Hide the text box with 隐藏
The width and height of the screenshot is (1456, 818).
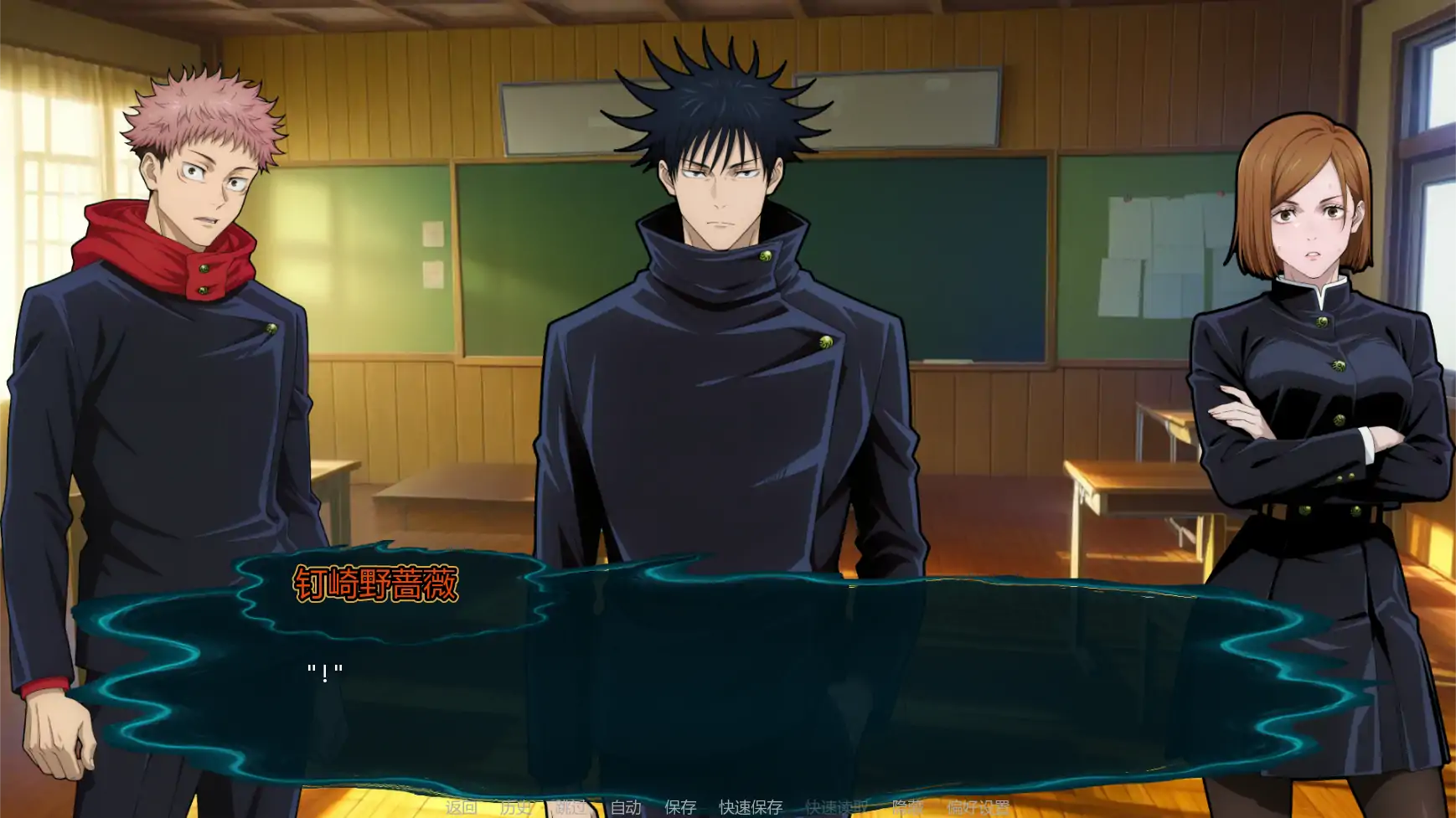click(907, 807)
